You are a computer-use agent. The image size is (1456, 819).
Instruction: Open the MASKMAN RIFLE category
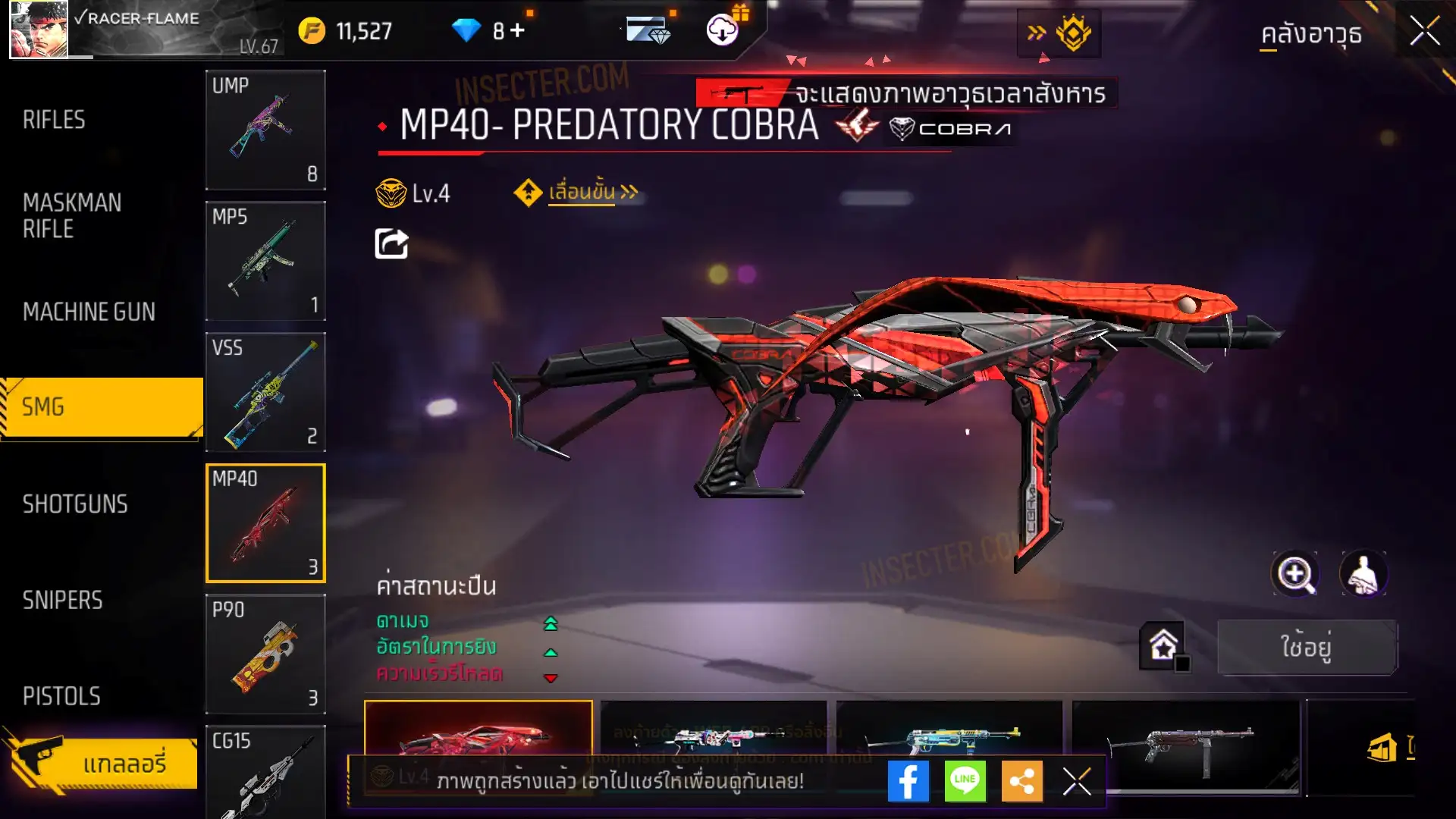click(72, 215)
